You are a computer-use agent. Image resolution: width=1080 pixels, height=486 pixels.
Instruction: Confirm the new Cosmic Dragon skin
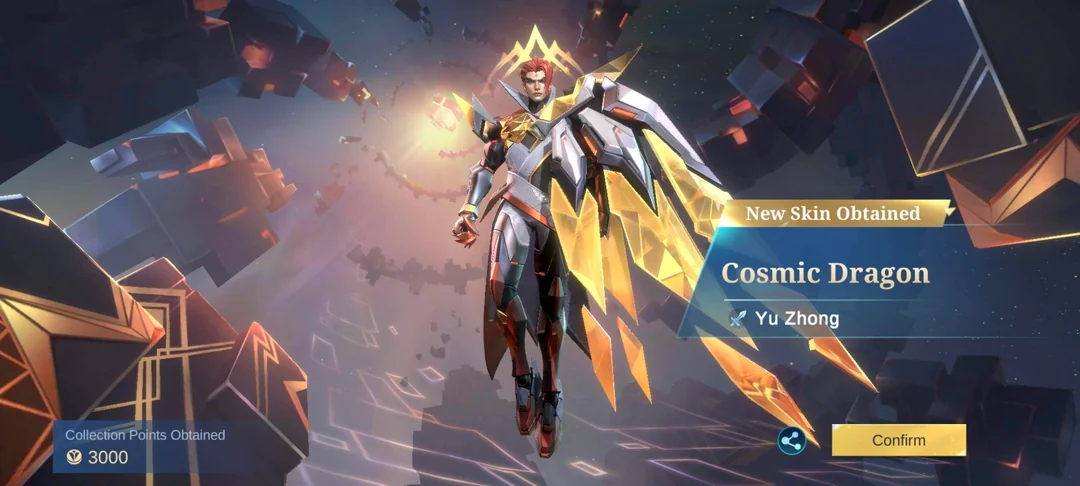coord(898,440)
